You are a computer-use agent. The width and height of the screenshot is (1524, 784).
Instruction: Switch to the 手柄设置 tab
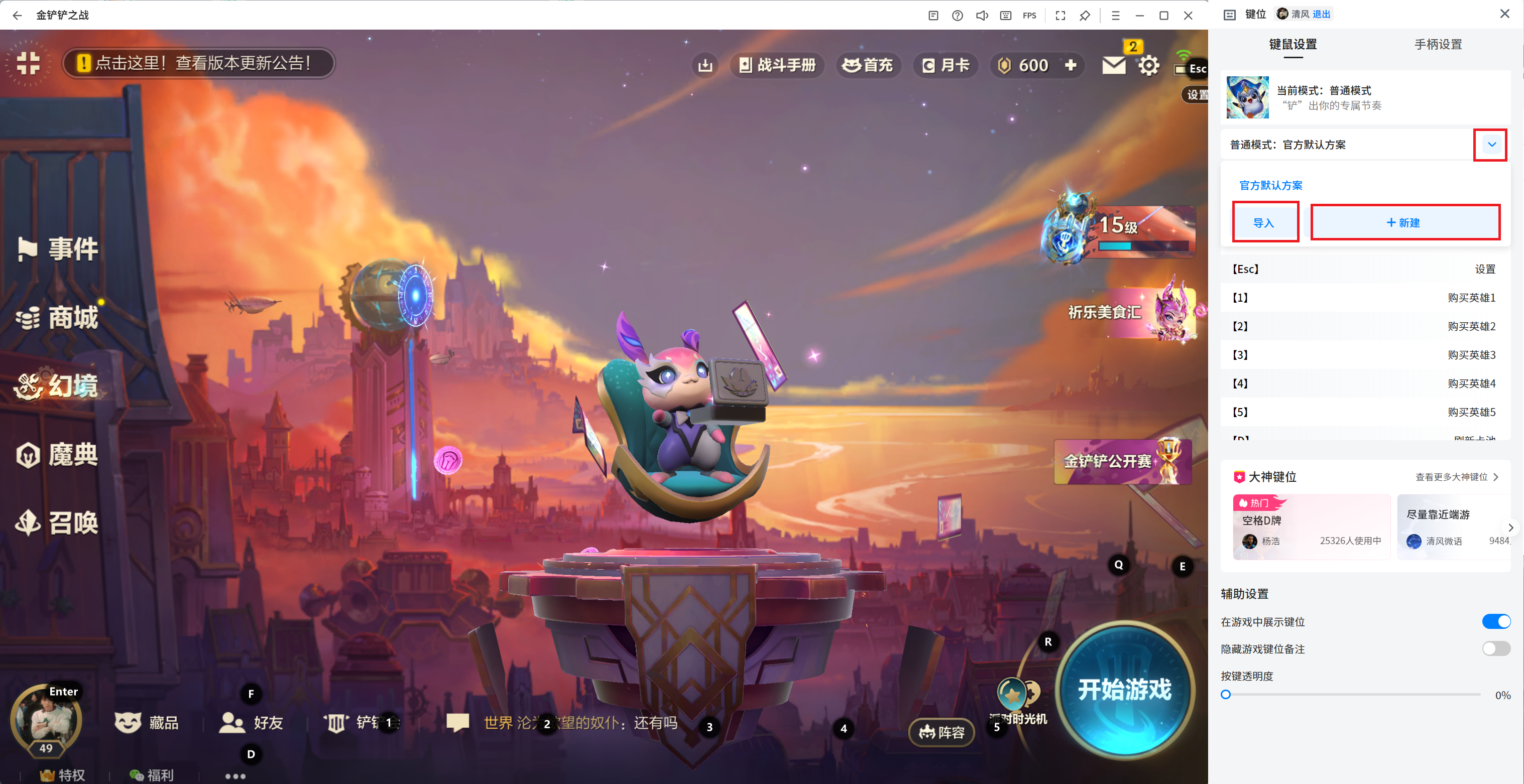(x=1438, y=44)
